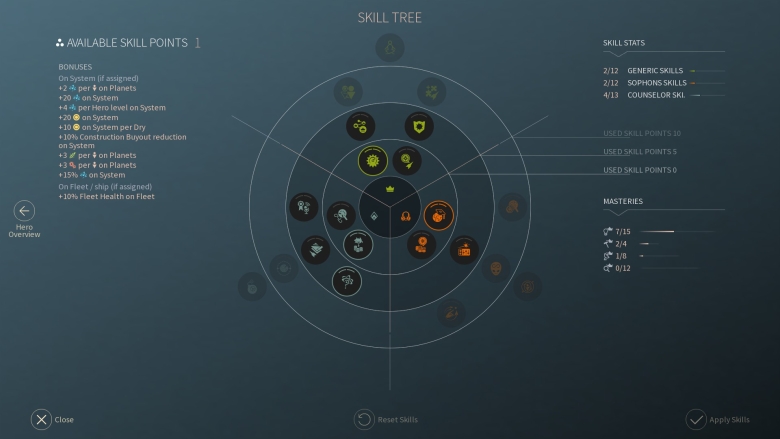Choose the diamond class icon in the hub
The height and width of the screenshot is (439, 780).
coord(373,216)
